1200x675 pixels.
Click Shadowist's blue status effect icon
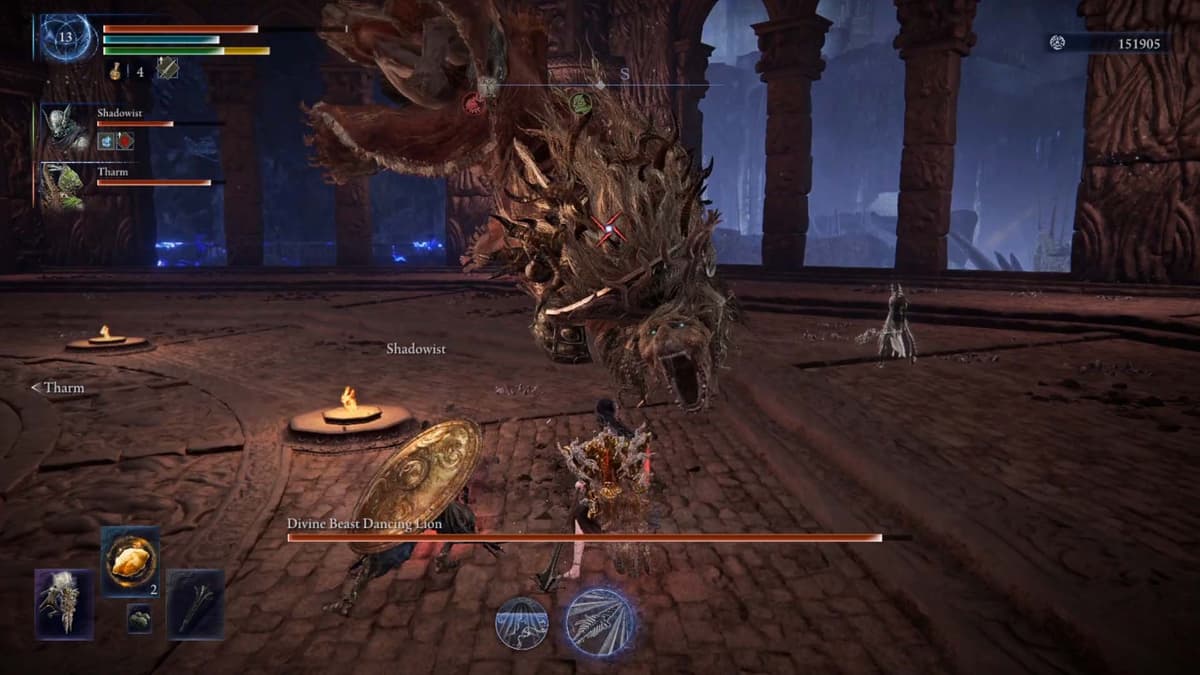click(x=106, y=141)
